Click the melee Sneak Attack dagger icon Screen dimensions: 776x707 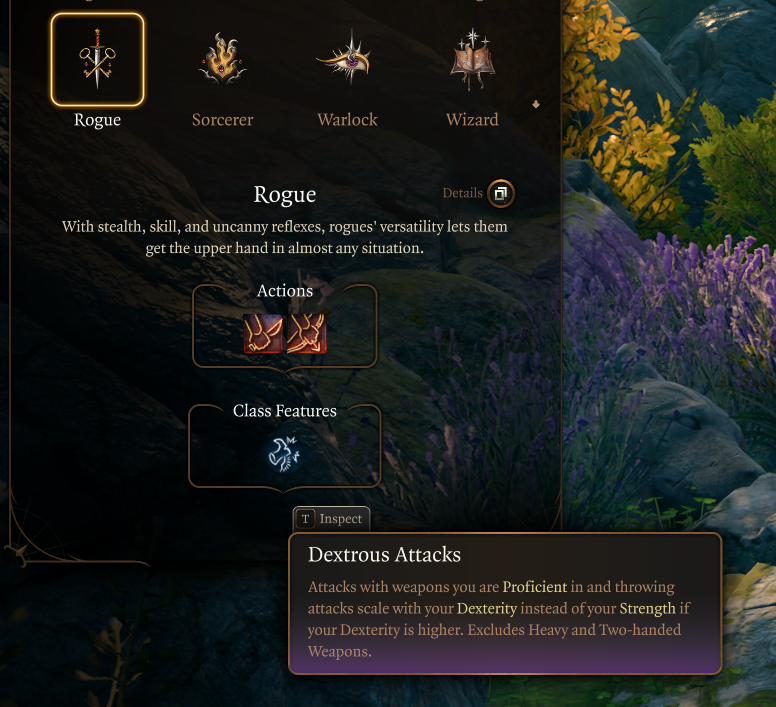[263, 335]
